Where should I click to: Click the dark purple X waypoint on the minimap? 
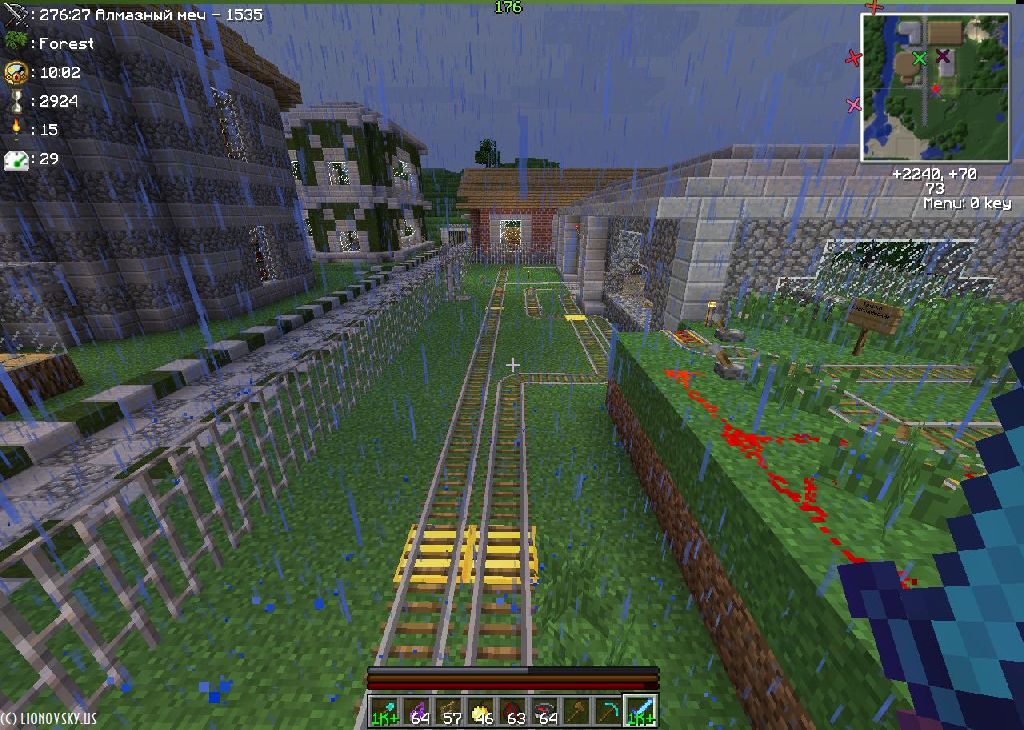[x=943, y=56]
